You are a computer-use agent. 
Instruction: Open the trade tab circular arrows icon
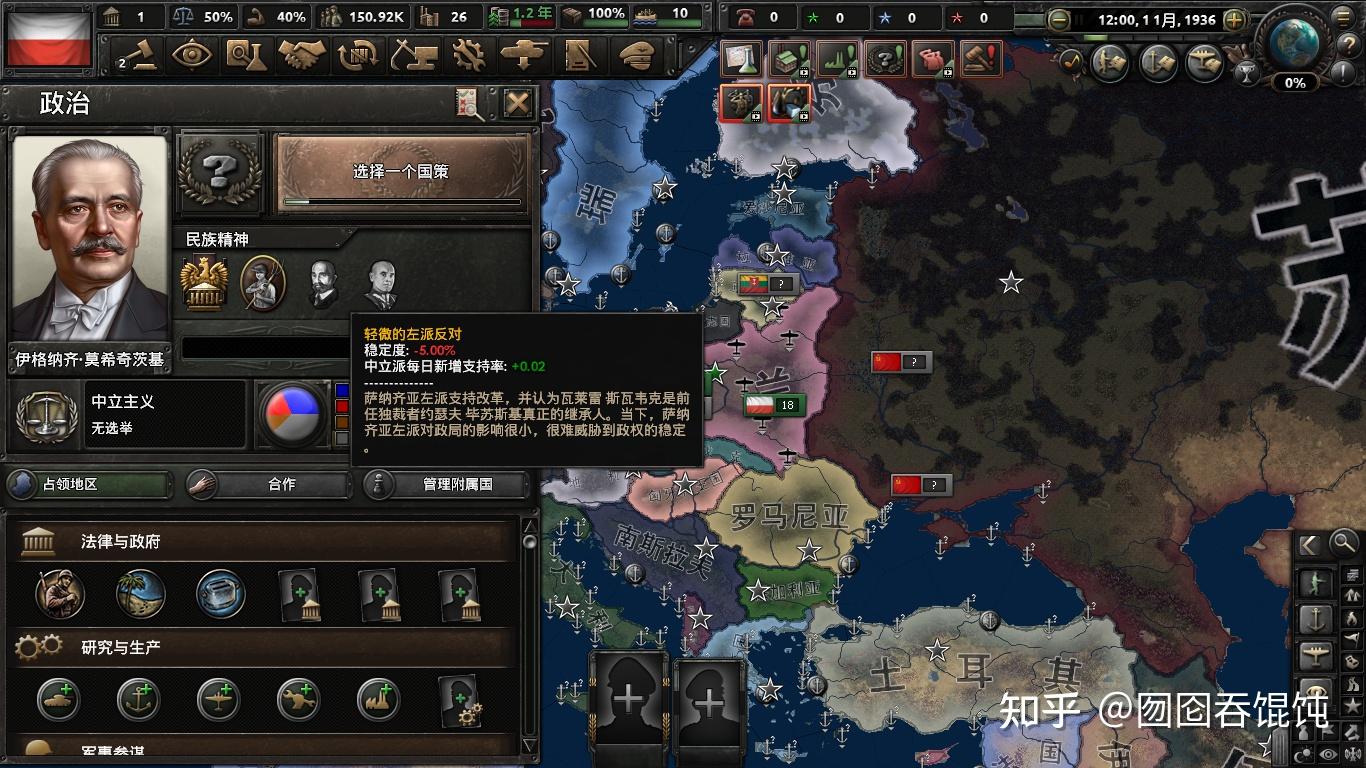[x=357, y=52]
